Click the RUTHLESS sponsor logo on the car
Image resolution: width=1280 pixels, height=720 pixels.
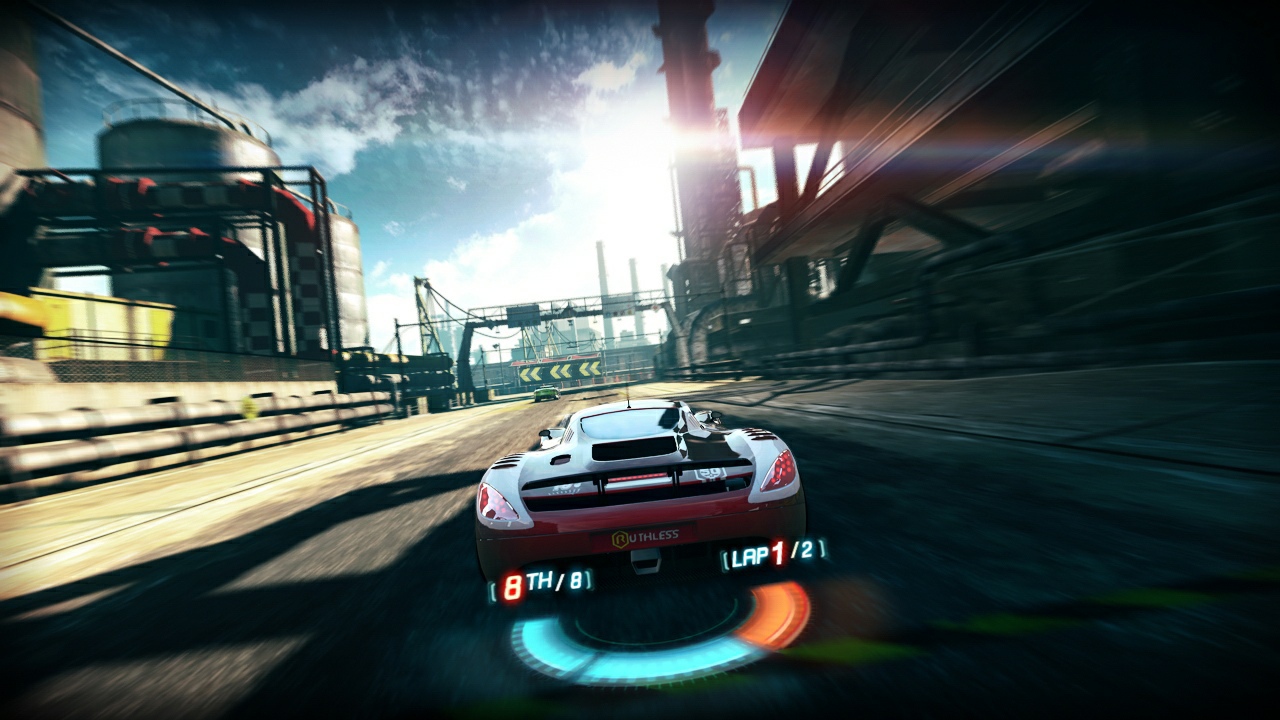[x=650, y=534]
